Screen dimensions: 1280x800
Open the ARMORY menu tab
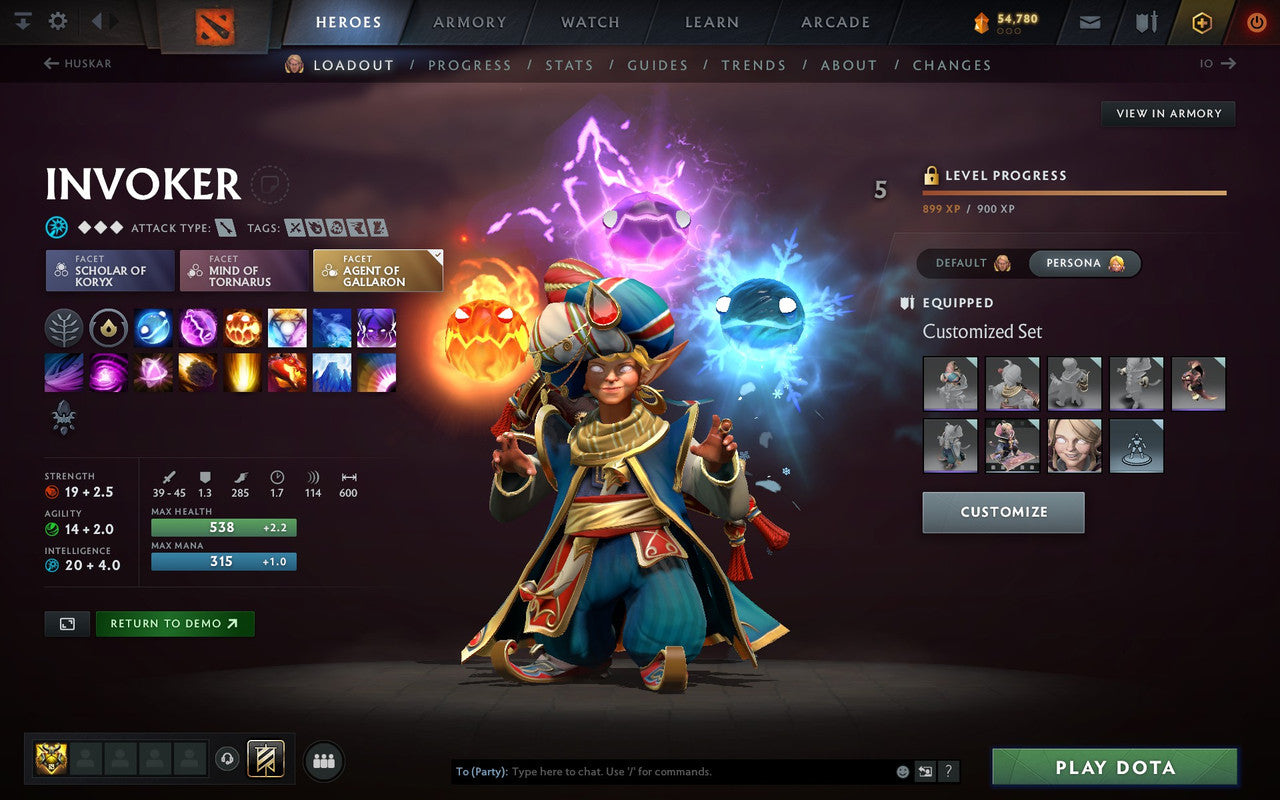469,22
